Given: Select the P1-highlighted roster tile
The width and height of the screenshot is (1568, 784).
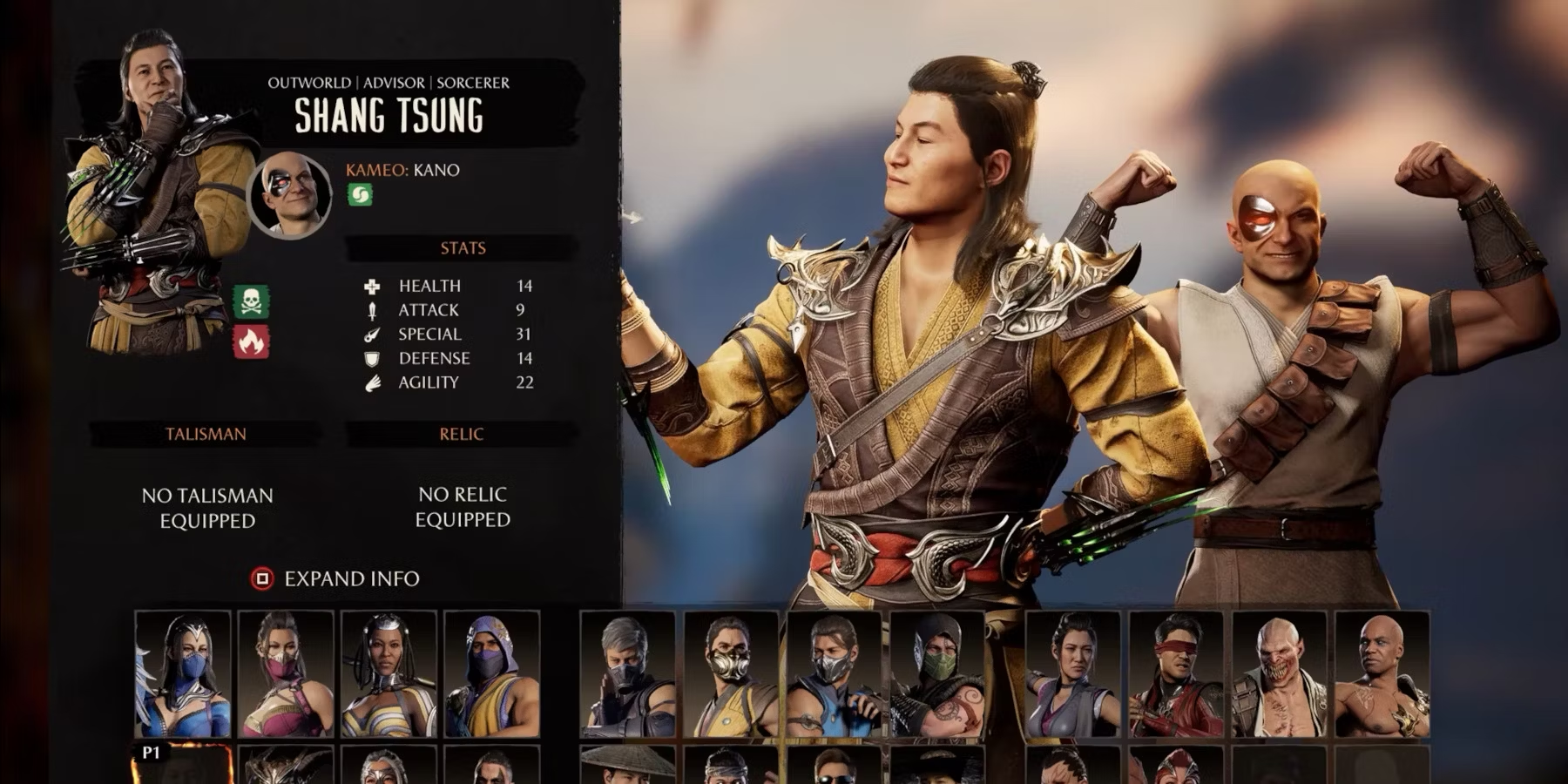Looking at the screenshot, I should [x=183, y=765].
